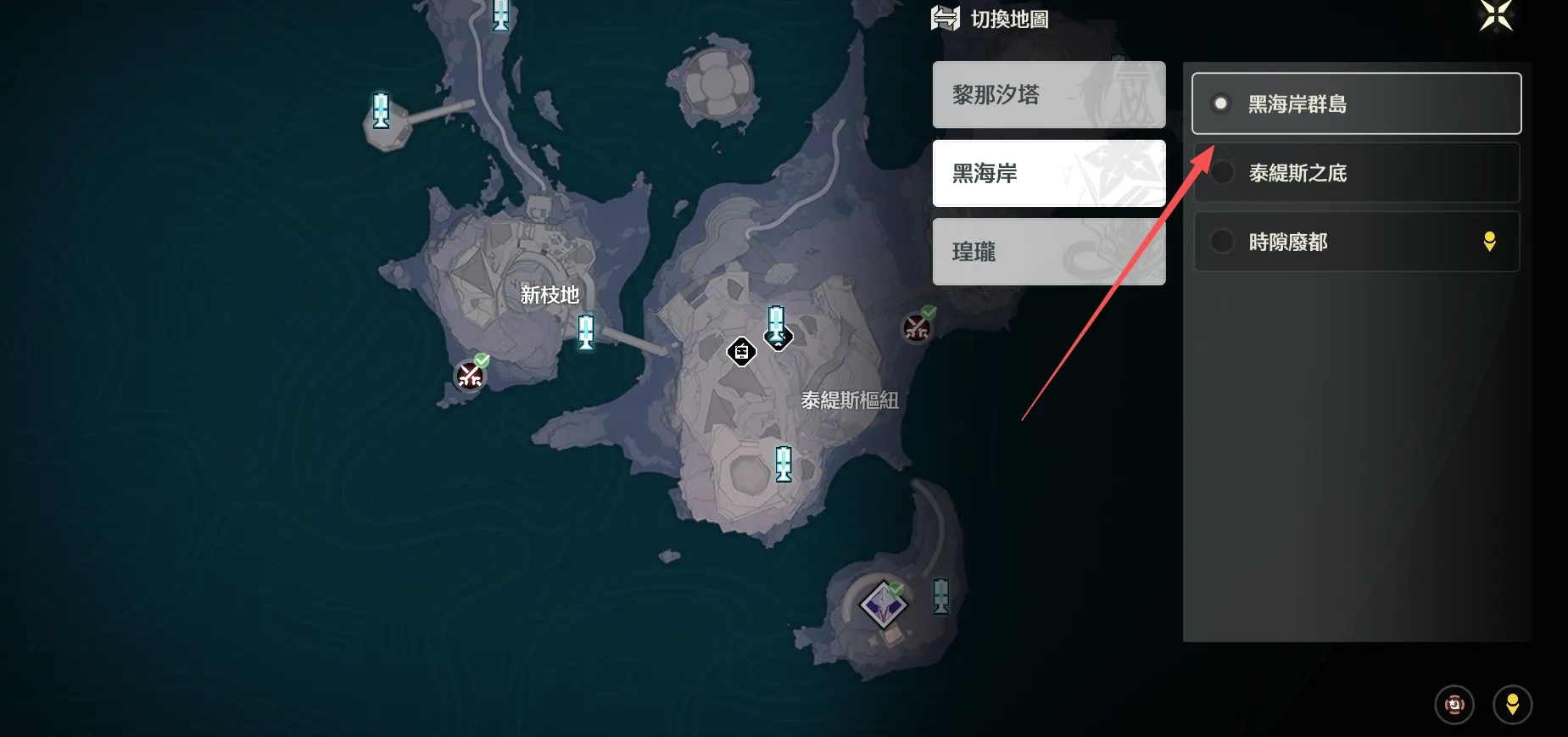Select the 泰緹斯之底 radio option
This screenshot has height=737, width=1568.
pos(1355,172)
